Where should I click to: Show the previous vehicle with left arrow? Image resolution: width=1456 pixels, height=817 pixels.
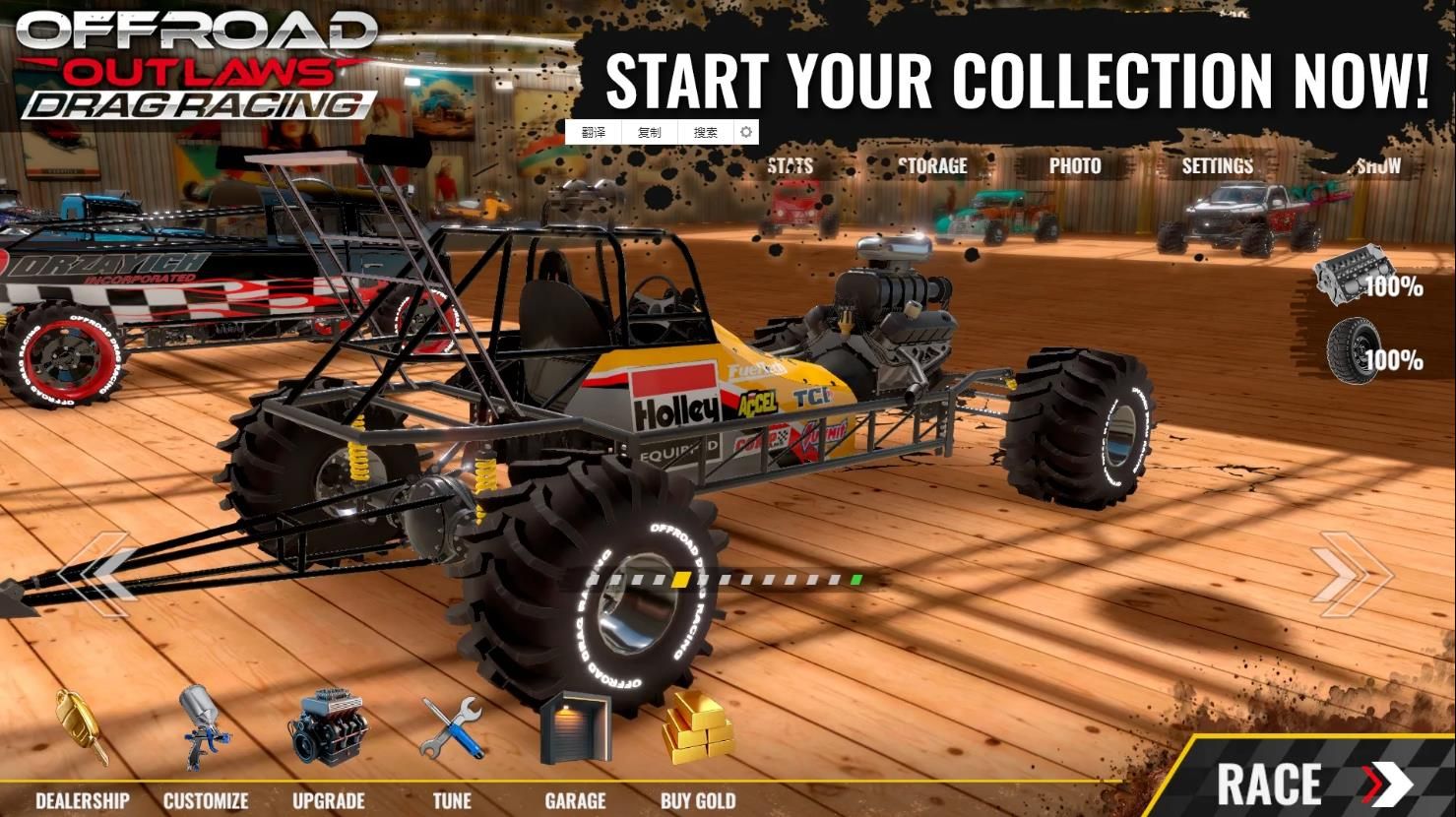point(96,575)
